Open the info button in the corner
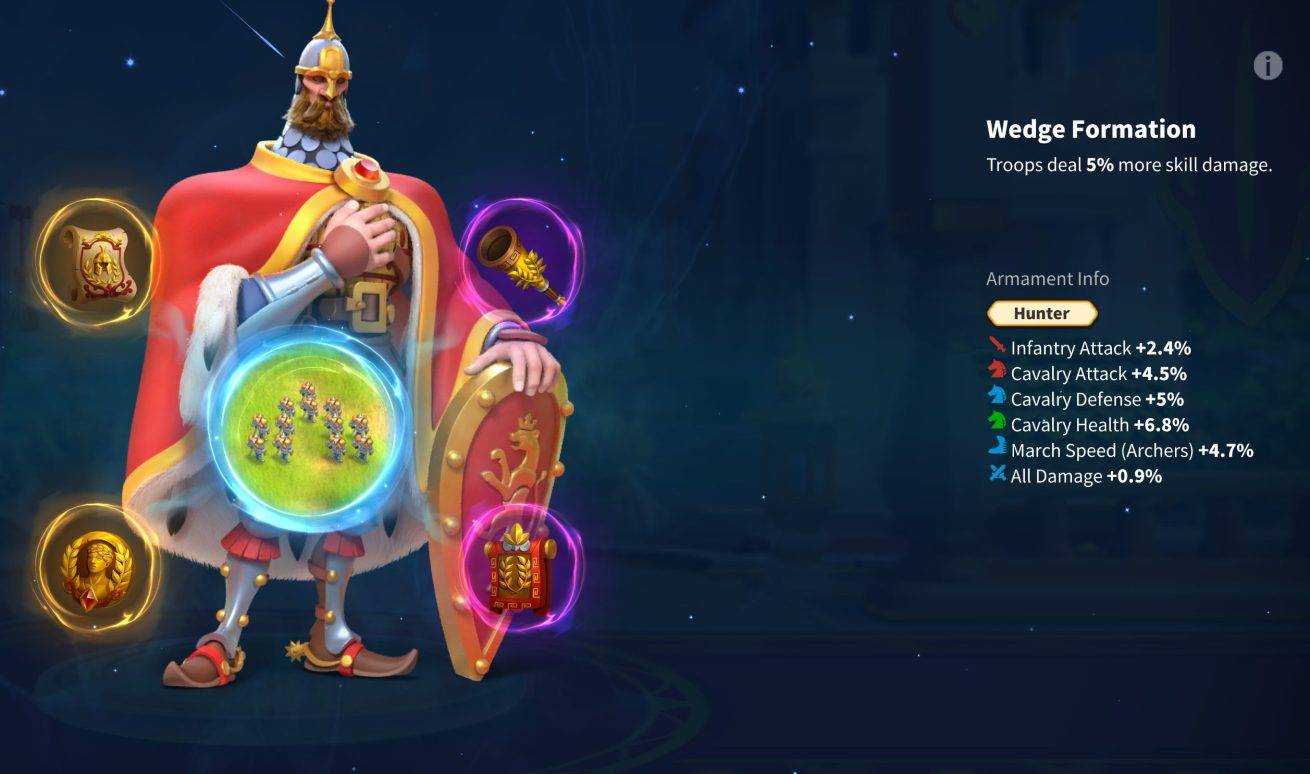The image size is (1310, 774). pyautogui.click(x=1267, y=66)
